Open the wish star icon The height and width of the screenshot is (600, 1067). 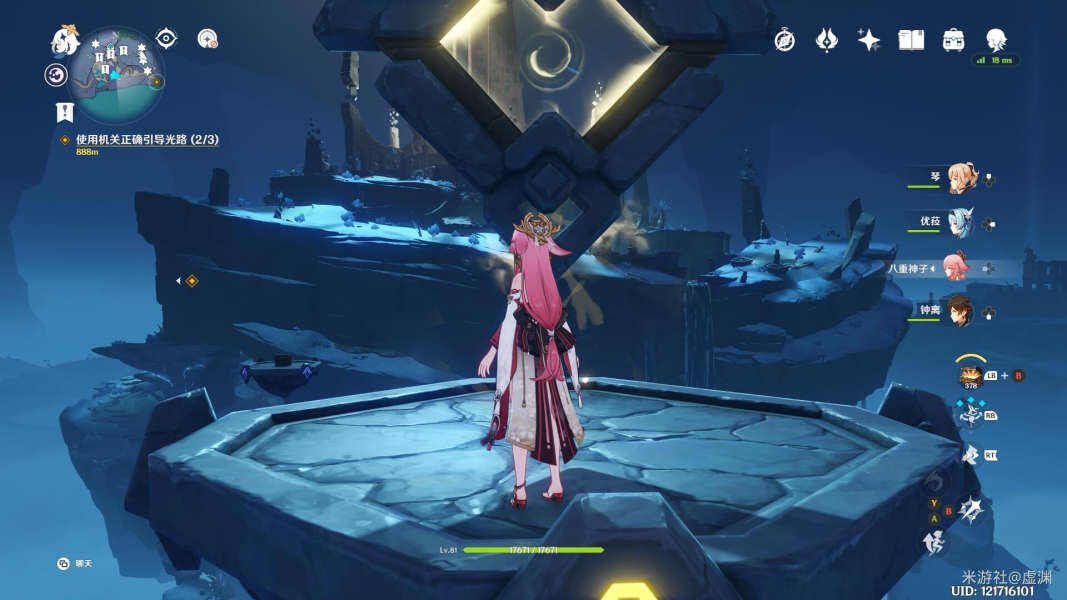(868, 40)
